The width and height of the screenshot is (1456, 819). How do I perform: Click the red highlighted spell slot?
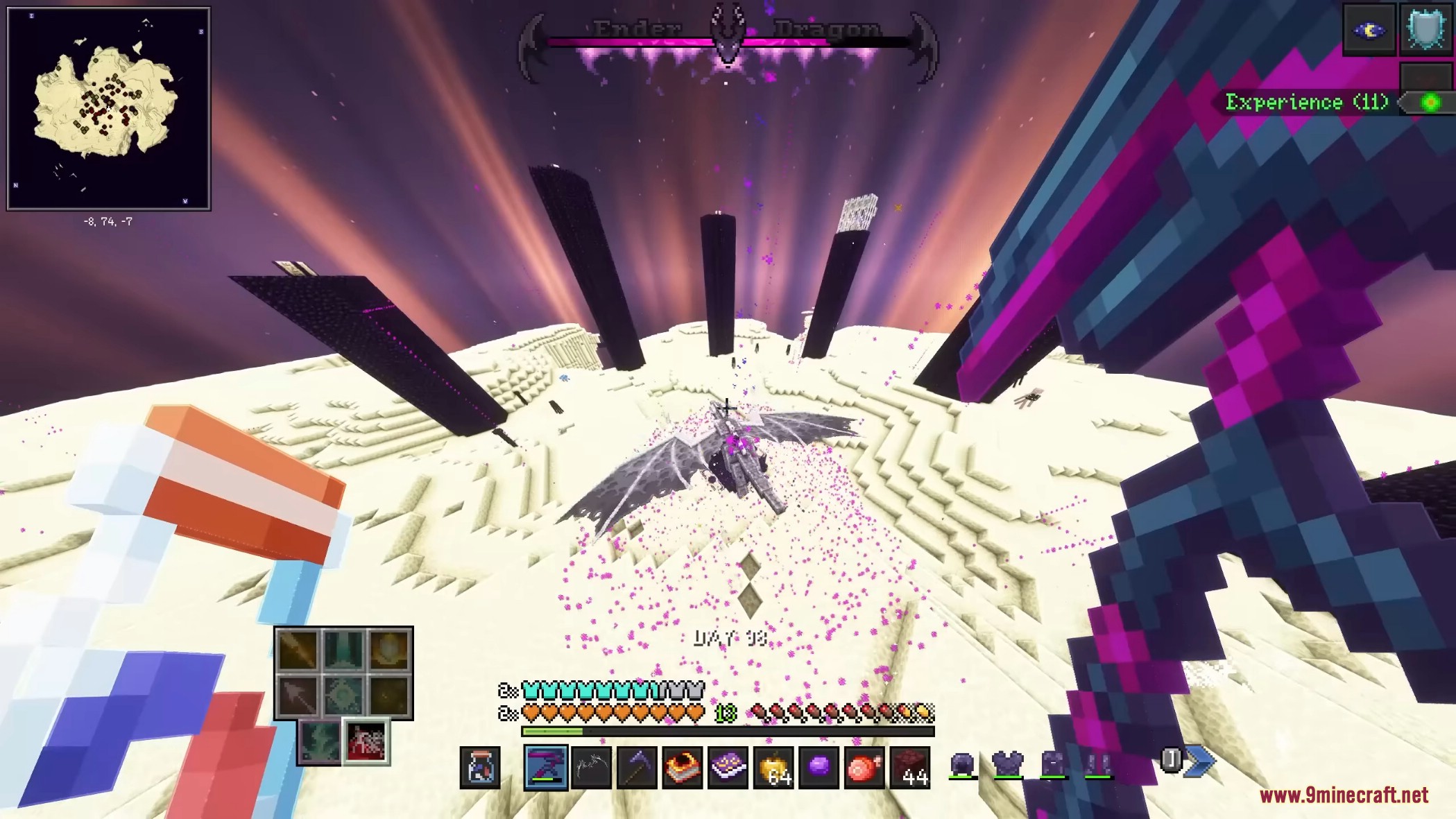[x=366, y=741]
